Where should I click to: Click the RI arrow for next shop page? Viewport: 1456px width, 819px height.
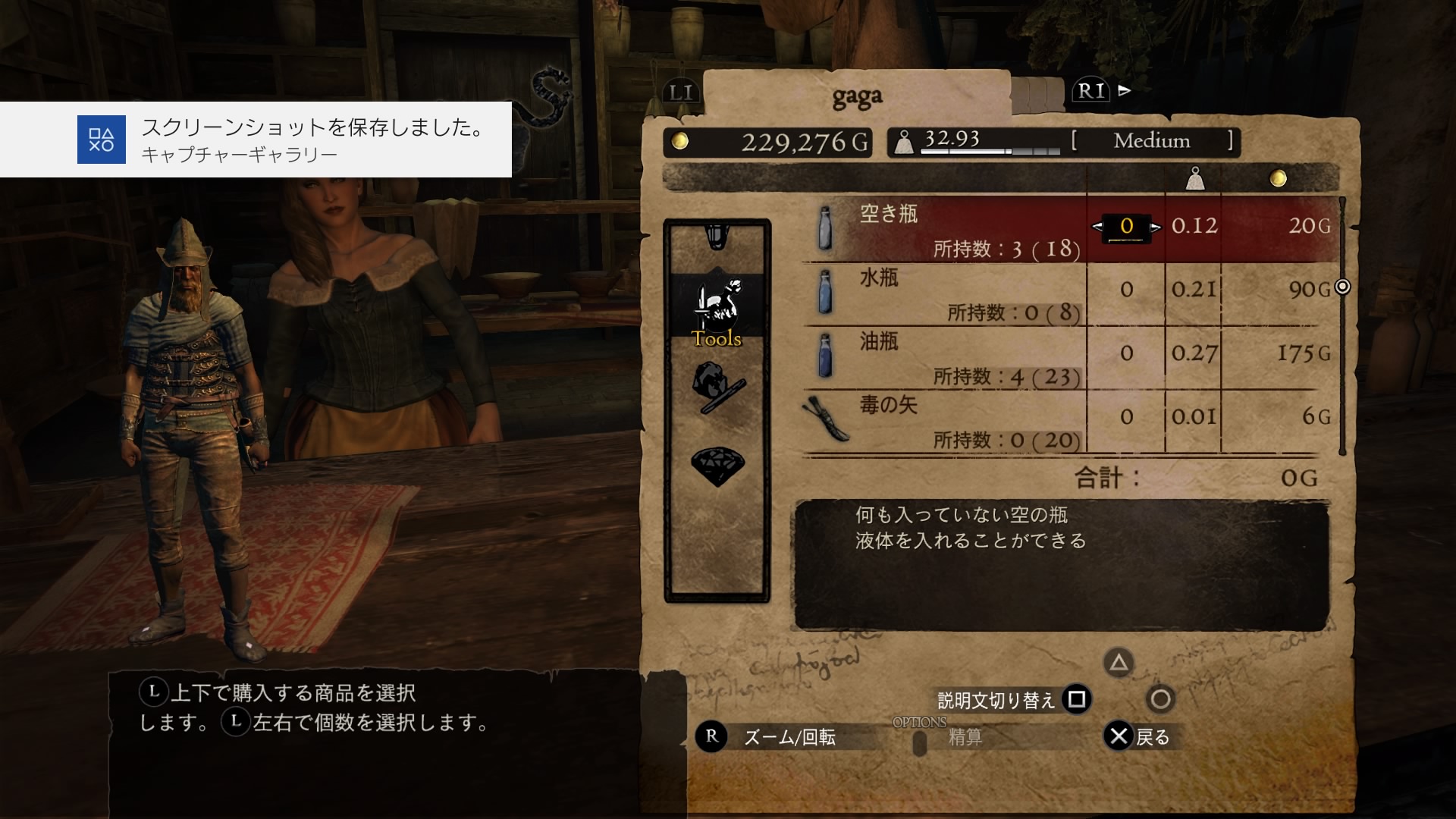[1122, 91]
